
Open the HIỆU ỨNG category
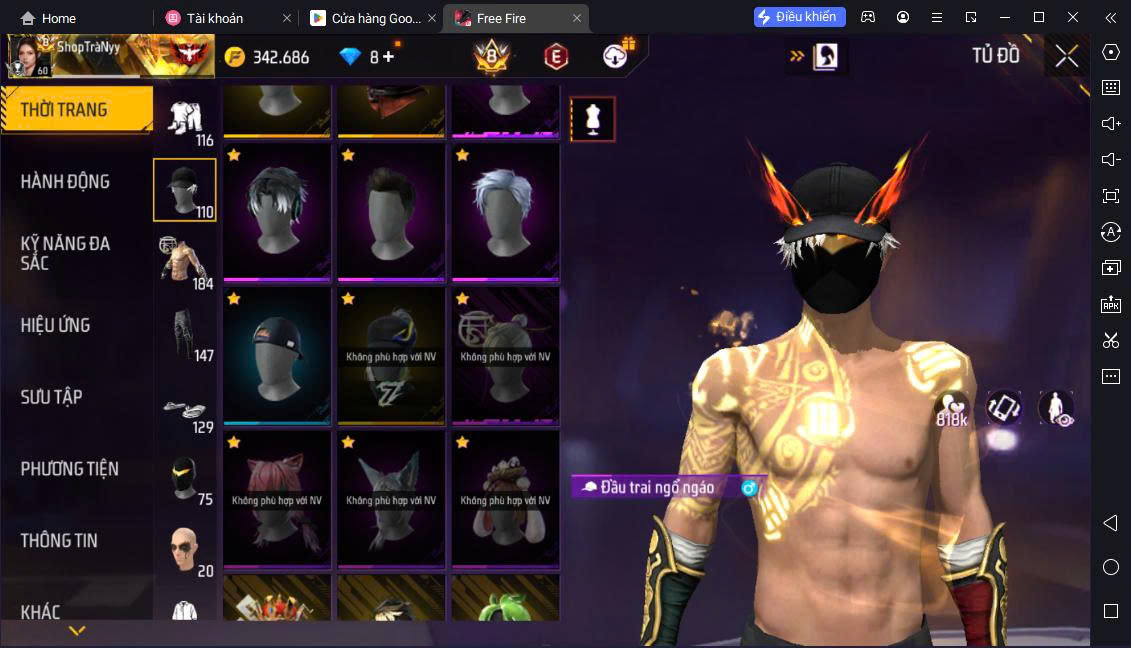click(x=55, y=325)
